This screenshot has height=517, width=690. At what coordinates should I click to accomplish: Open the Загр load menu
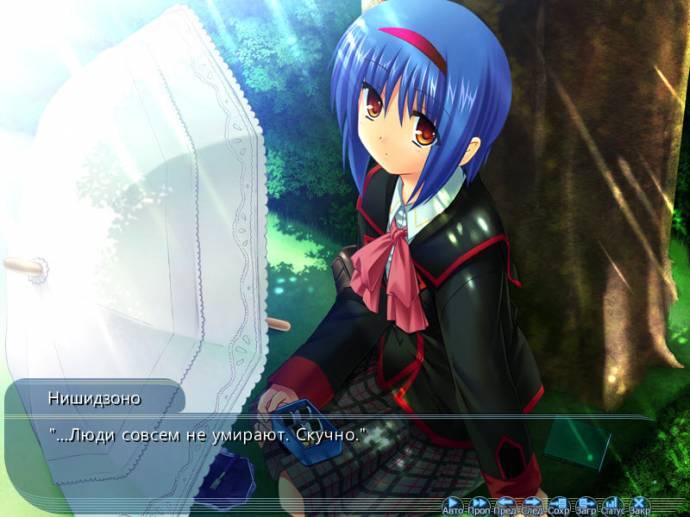[586, 505]
